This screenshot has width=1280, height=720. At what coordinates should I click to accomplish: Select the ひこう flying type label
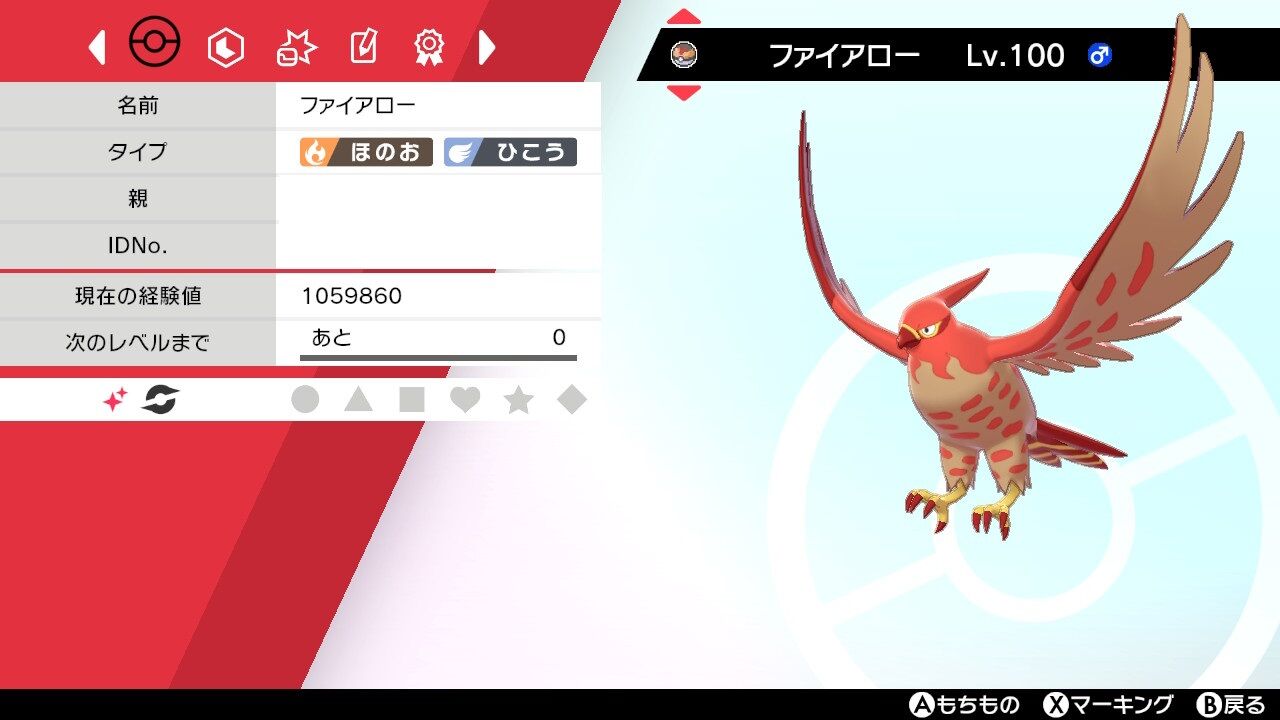pos(513,152)
